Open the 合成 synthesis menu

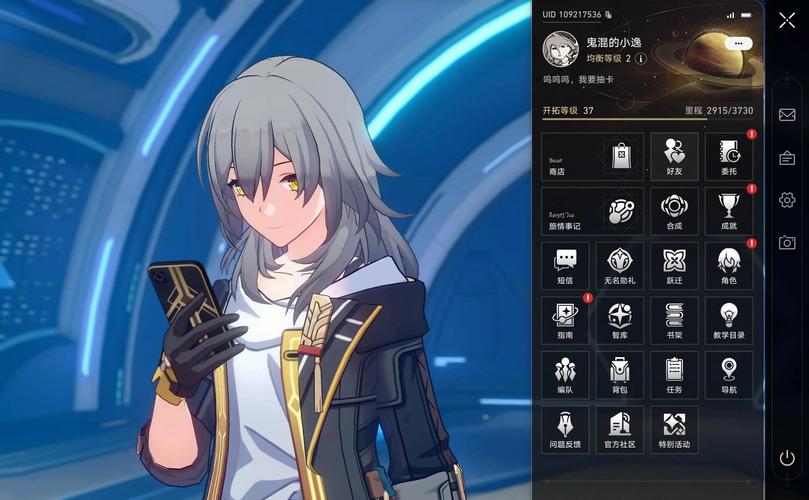click(x=674, y=211)
